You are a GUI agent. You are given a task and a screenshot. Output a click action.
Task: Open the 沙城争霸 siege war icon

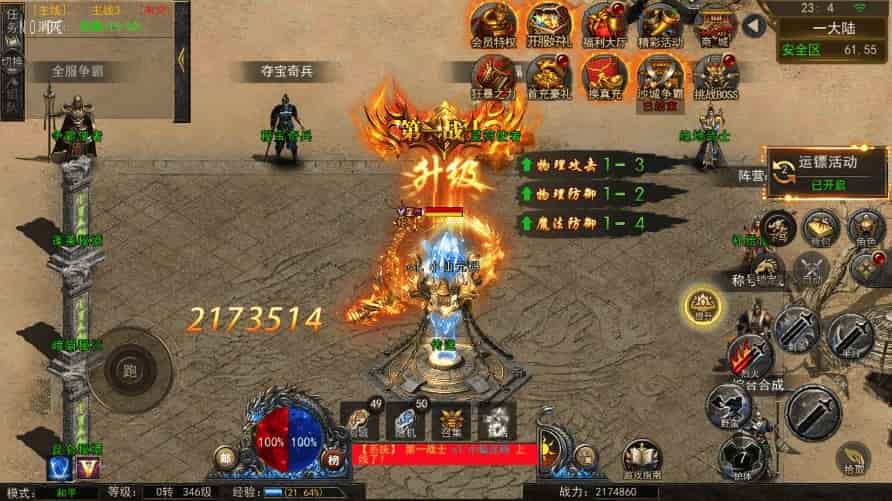(659, 74)
